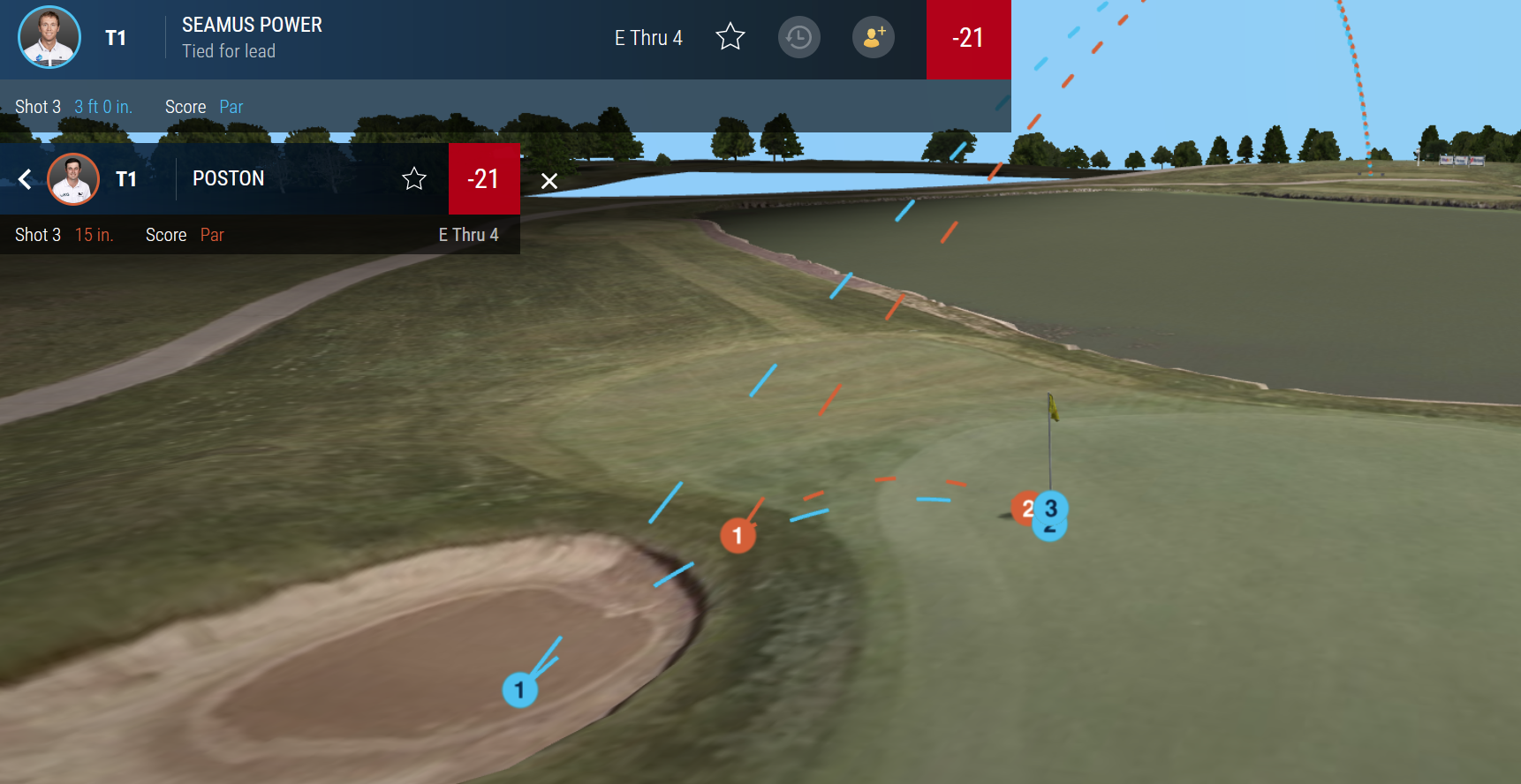Viewport: 1521px width, 784px height.
Task: Favorite Poston with the star icon
Action: [x=414, y=179]
